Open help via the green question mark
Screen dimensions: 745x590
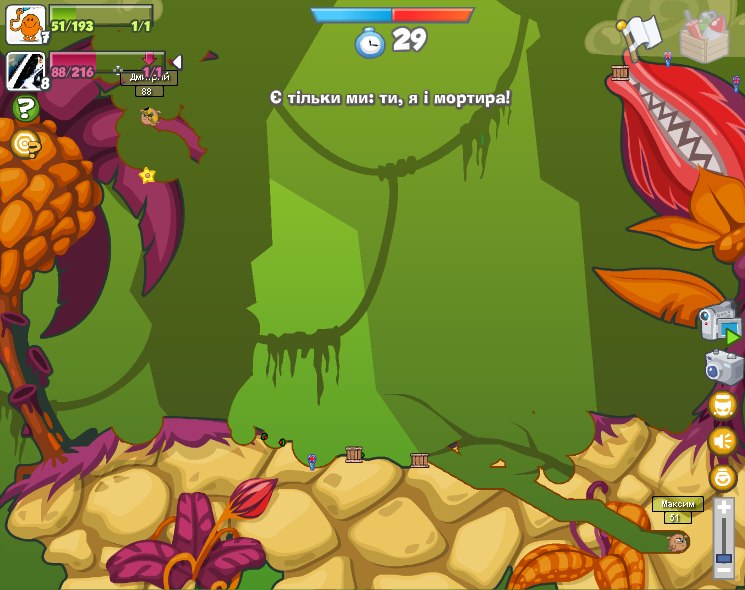[x=25, y=108]
